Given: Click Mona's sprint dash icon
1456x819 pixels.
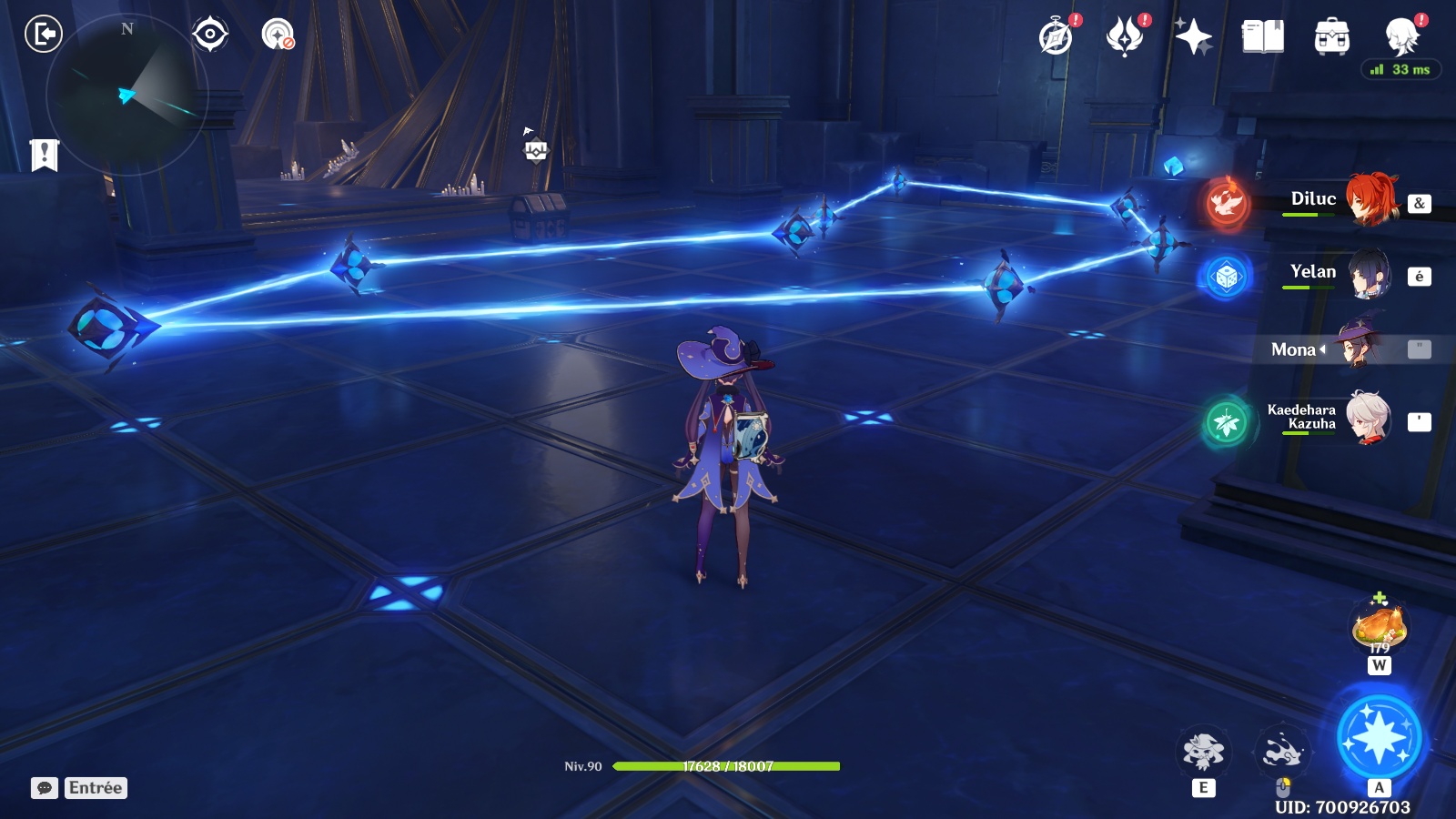Looking at the screenshot, I should [x=1283, y=752].
